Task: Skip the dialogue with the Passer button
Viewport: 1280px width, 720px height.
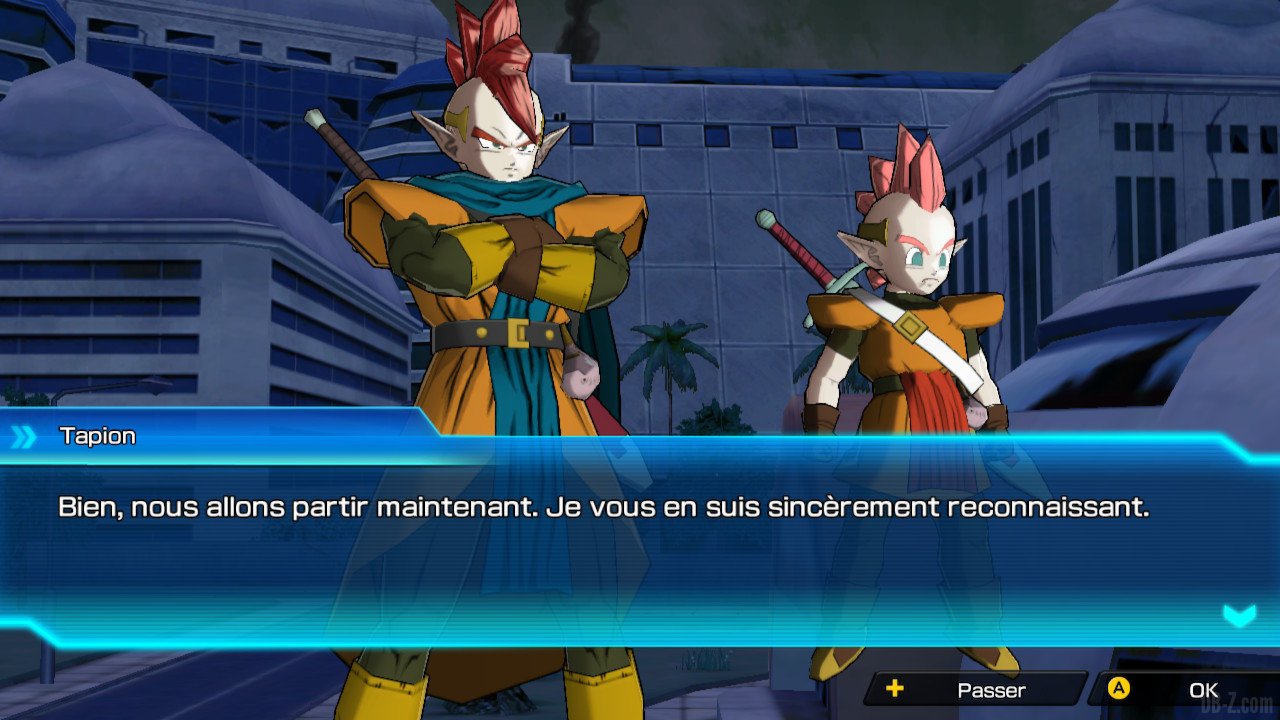Action: point(975,689)
